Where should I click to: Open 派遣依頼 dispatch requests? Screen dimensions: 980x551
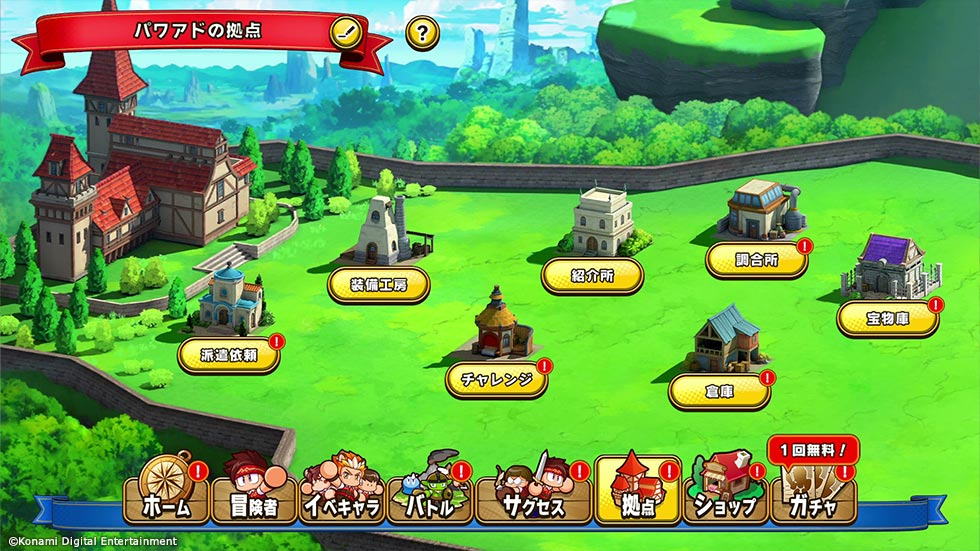coord(228,355)
